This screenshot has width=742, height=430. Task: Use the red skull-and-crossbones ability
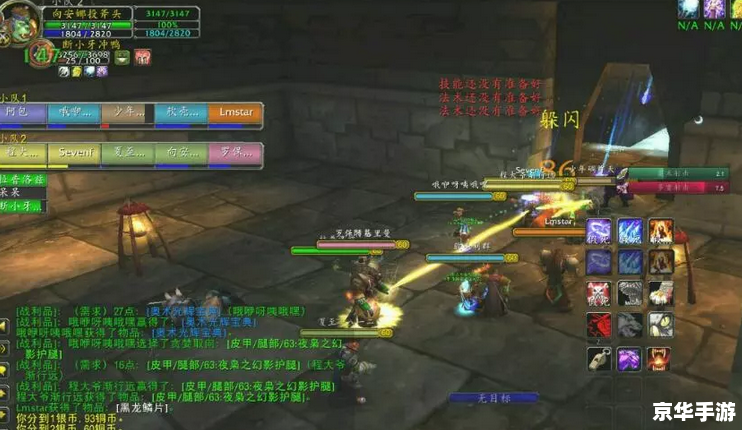[598, 294]
